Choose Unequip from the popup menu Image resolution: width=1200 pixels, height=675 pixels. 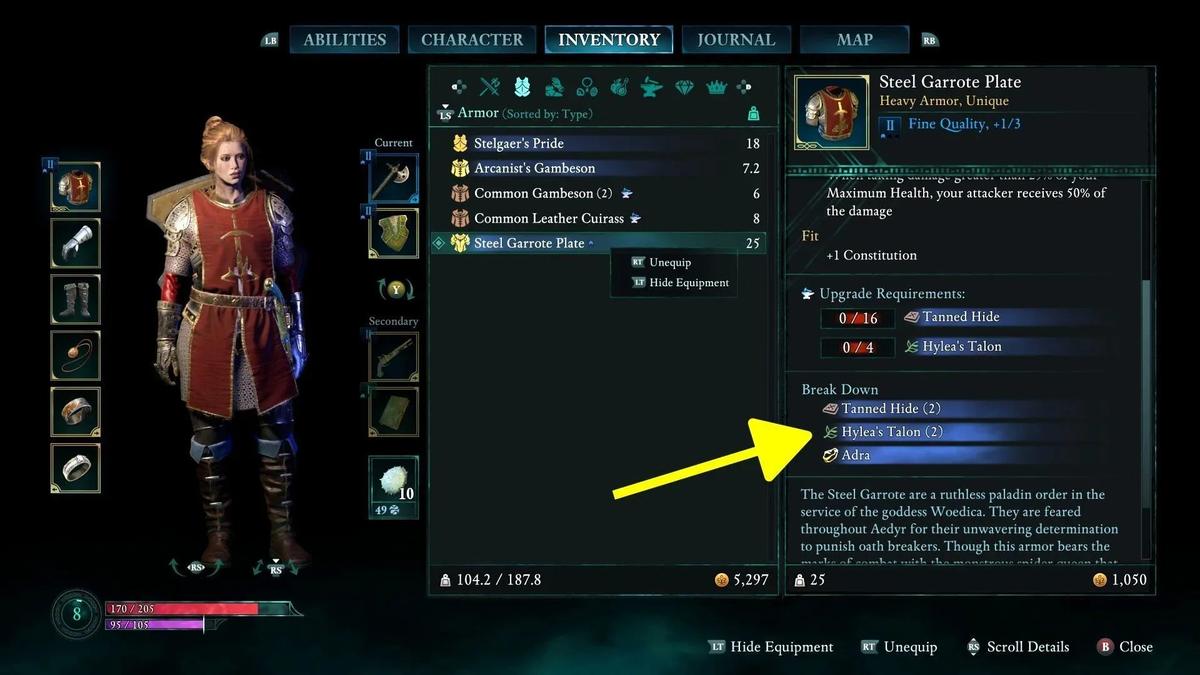point(670,262)
